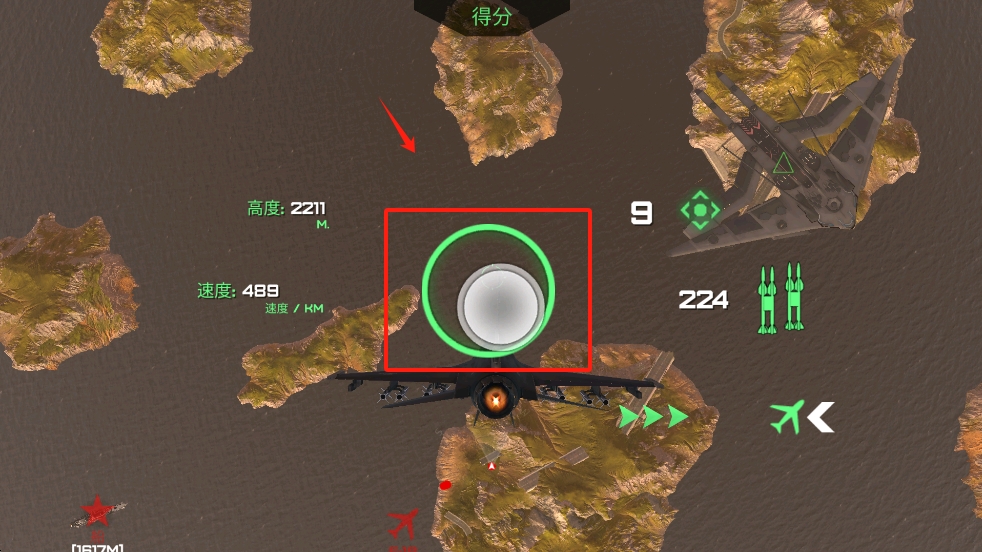Activate the green crosshair target-lock icon
Image resolution: width=982 pixels, height=552 pixels.
pyautogui.click(x=700, y=211)
